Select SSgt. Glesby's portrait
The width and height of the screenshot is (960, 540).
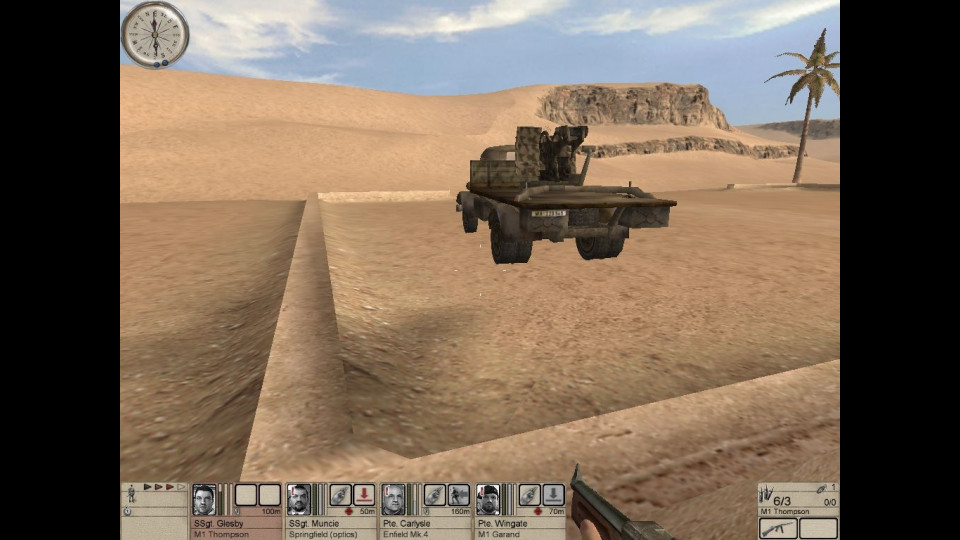click(204, 498)
